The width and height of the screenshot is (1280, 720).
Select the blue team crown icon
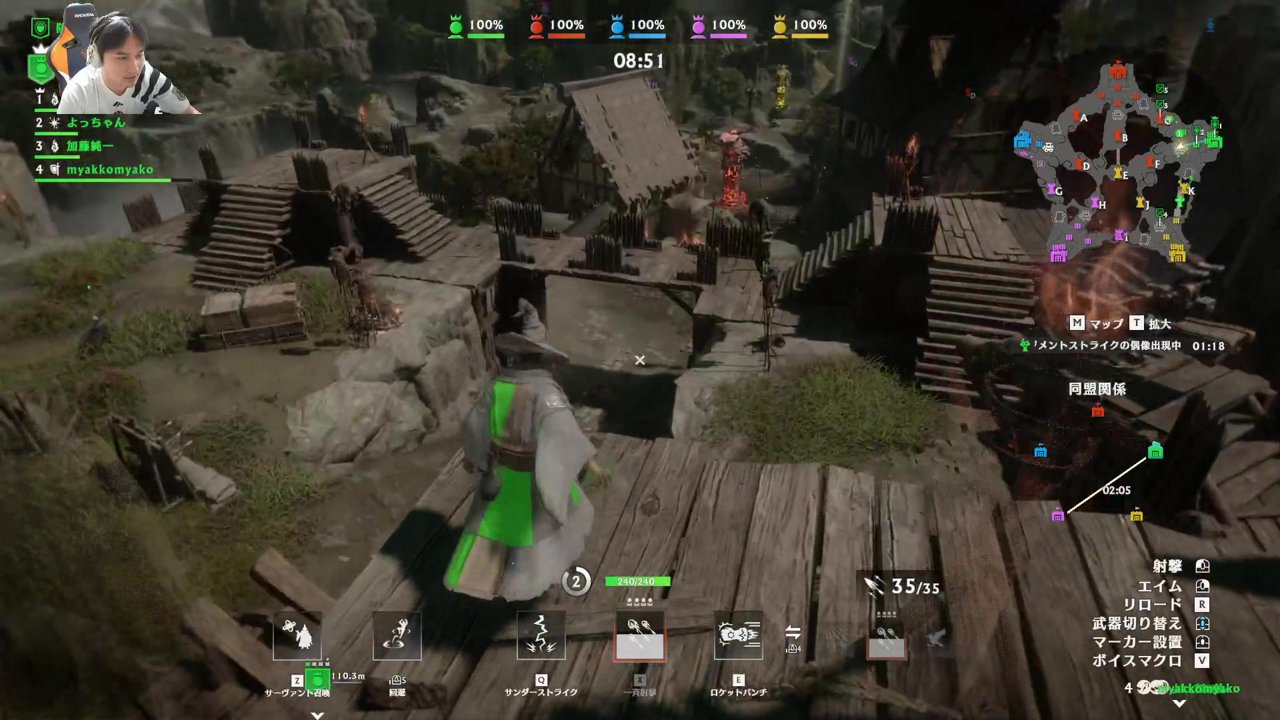[x=617, y=27]
